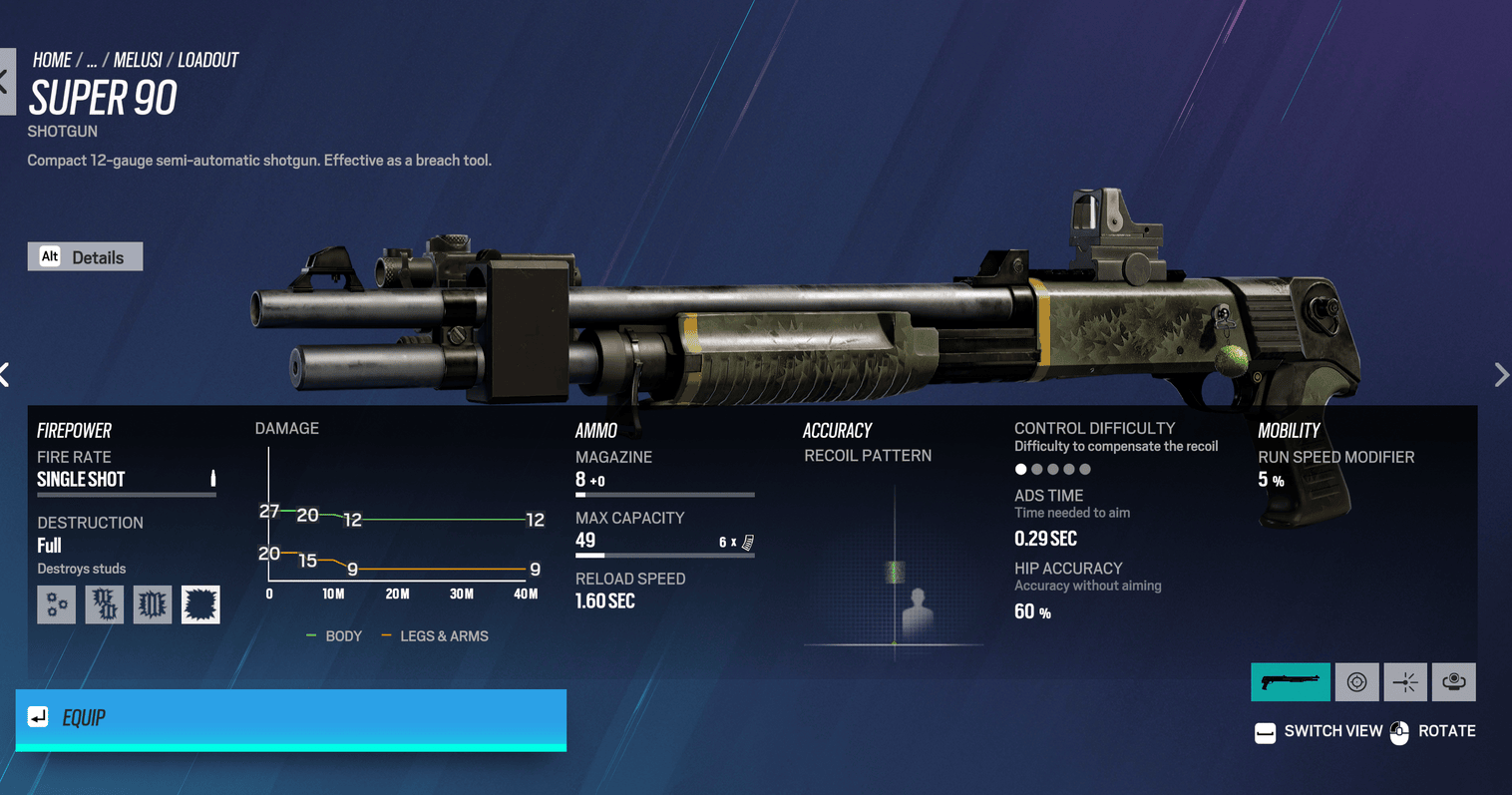Image resolution: width=1512 pixels, height=795 pixels.
Task: Click the HOME breadcrumb link
Action: click(52, 60)
